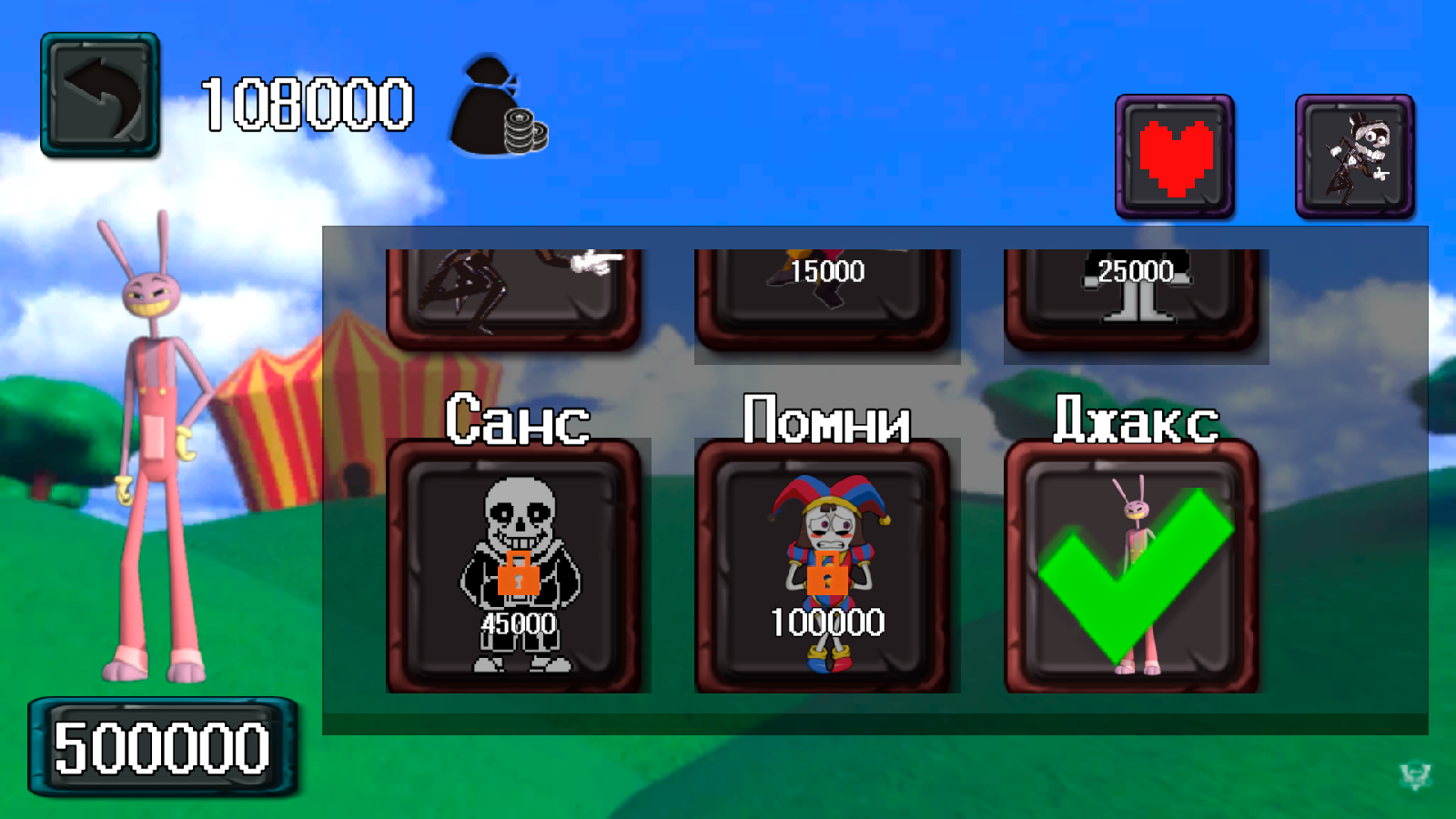Click the locked Помни character card
Image resolution: width=1456 pixels, height=819 pixels.
coord(826,564)
